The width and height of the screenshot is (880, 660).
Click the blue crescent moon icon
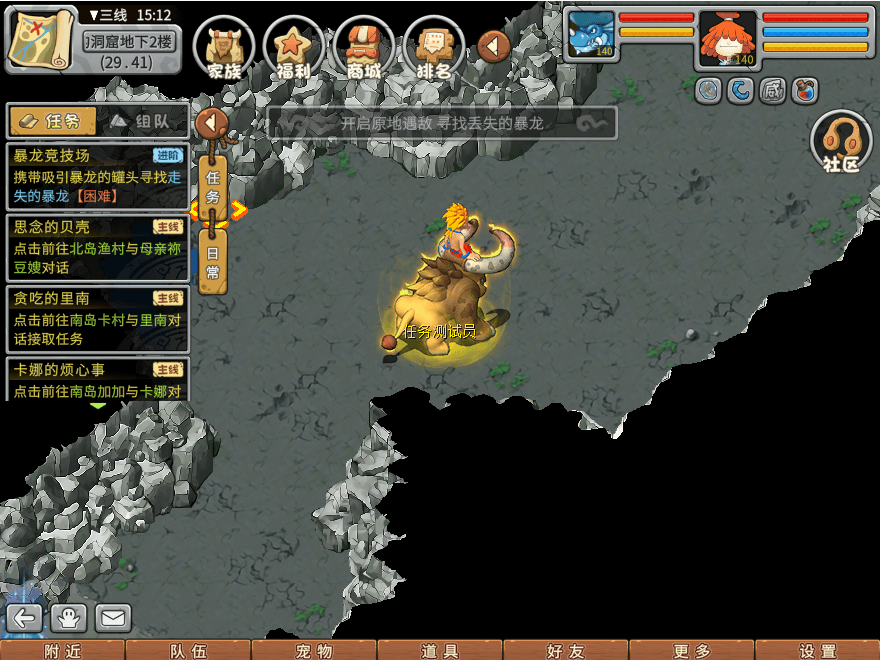pyautogui.click(x=740, y=91)
